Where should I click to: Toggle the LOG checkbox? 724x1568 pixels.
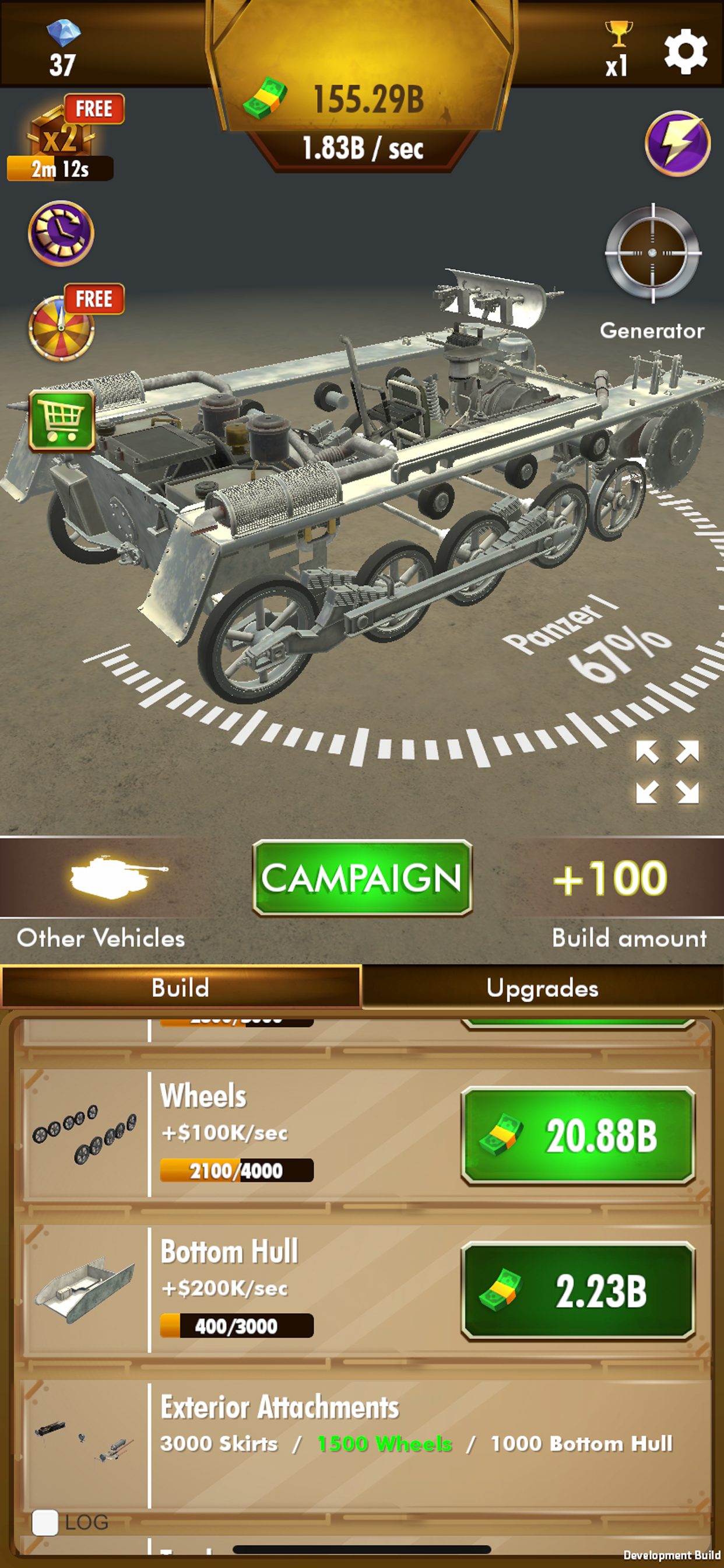45,1522
